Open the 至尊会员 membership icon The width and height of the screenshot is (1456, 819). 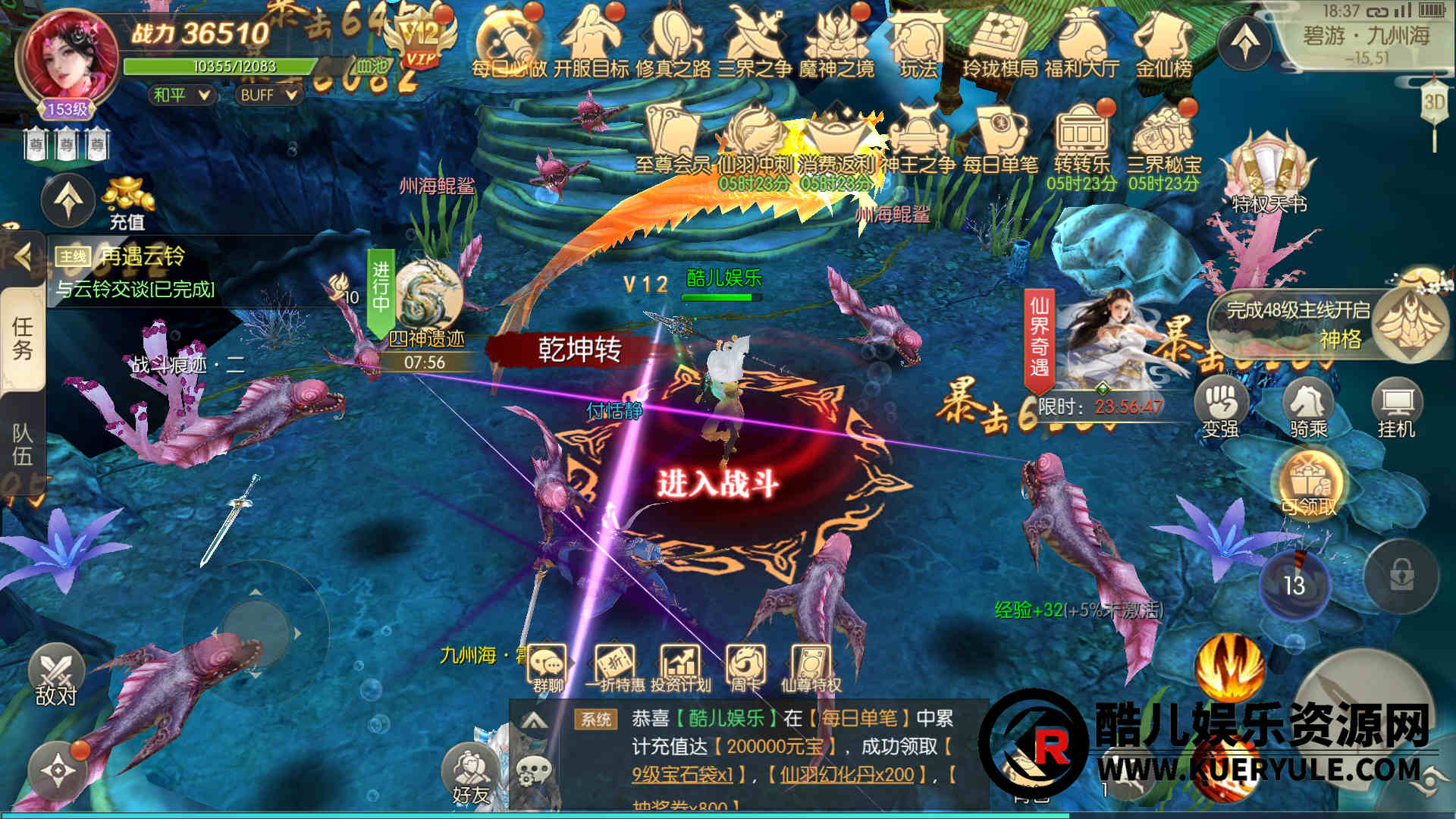(x=672, y=140)
